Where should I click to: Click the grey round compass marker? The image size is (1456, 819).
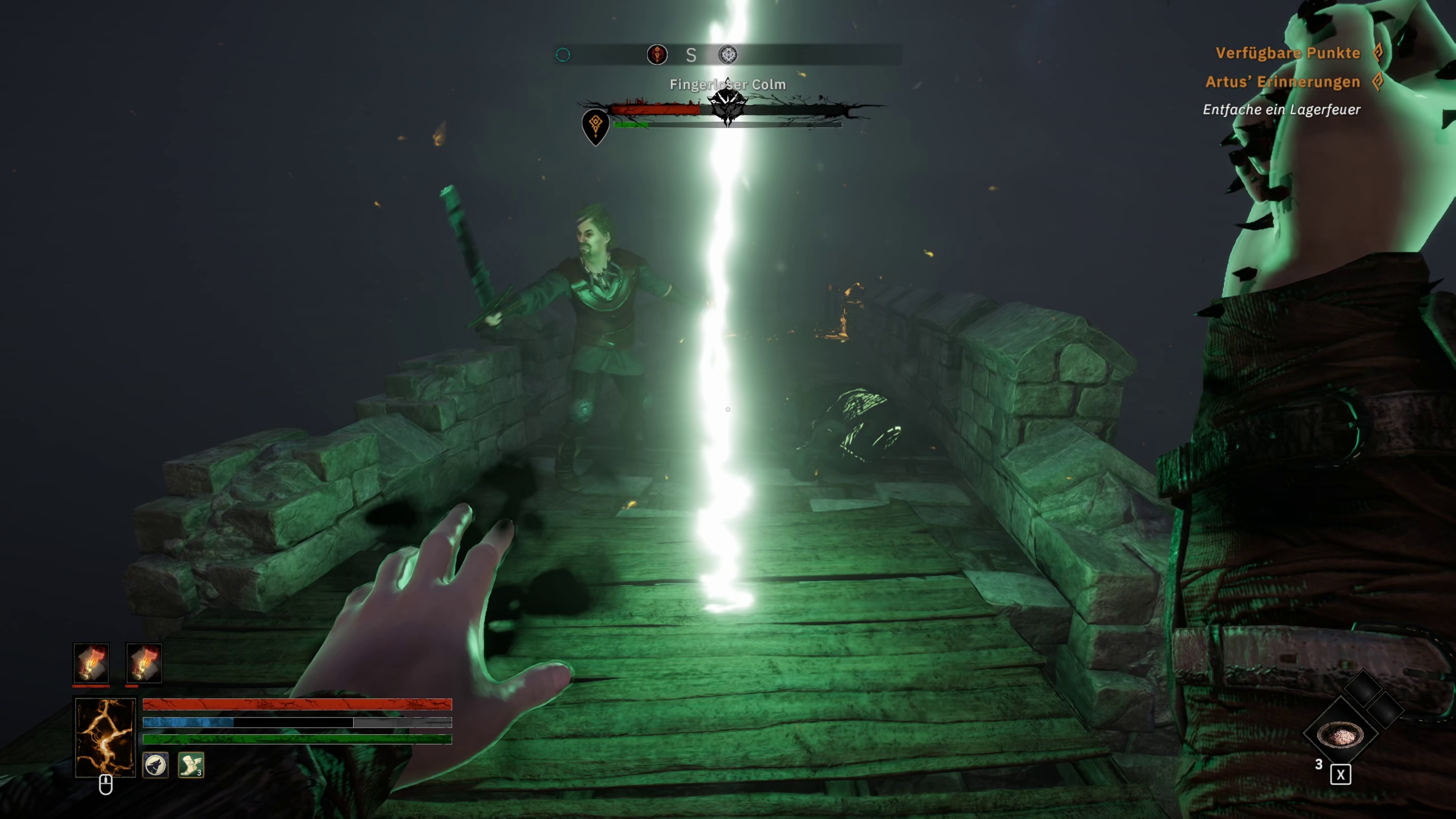(728, 55)
